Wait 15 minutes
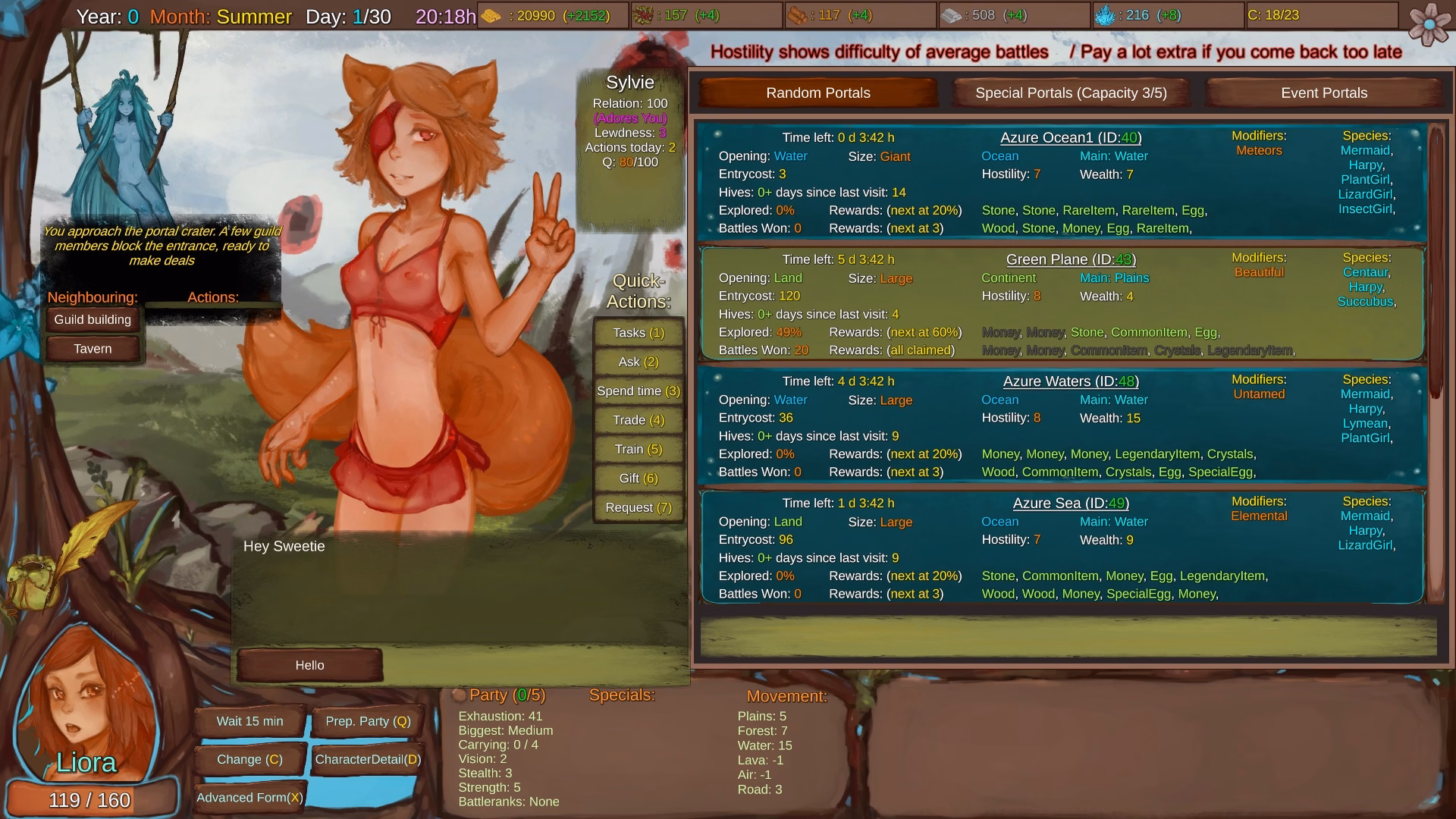 [x=249, y=721]
